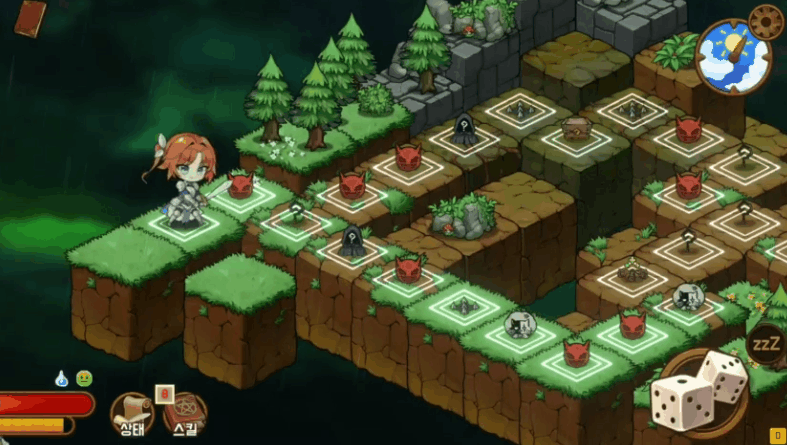Screen dimensions: 787x445
Task: Select the green sick face status icon
Action: [x=85, y=378]
